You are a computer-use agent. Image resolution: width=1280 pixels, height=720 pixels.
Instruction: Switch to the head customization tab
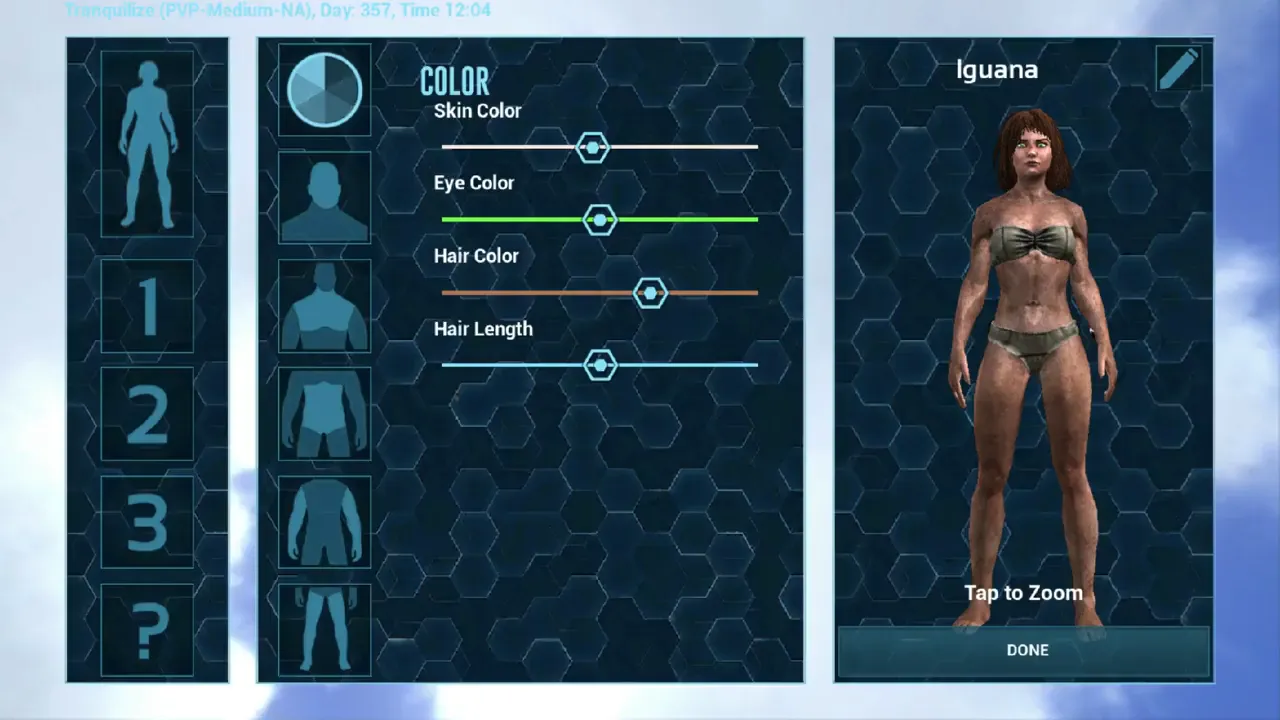click(x=324, y=198)
